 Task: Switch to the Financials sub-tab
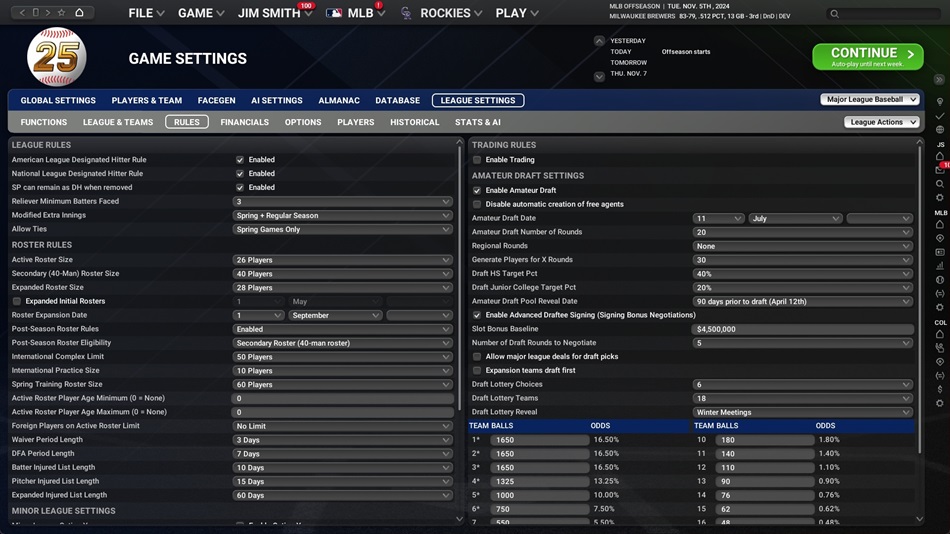245,122
